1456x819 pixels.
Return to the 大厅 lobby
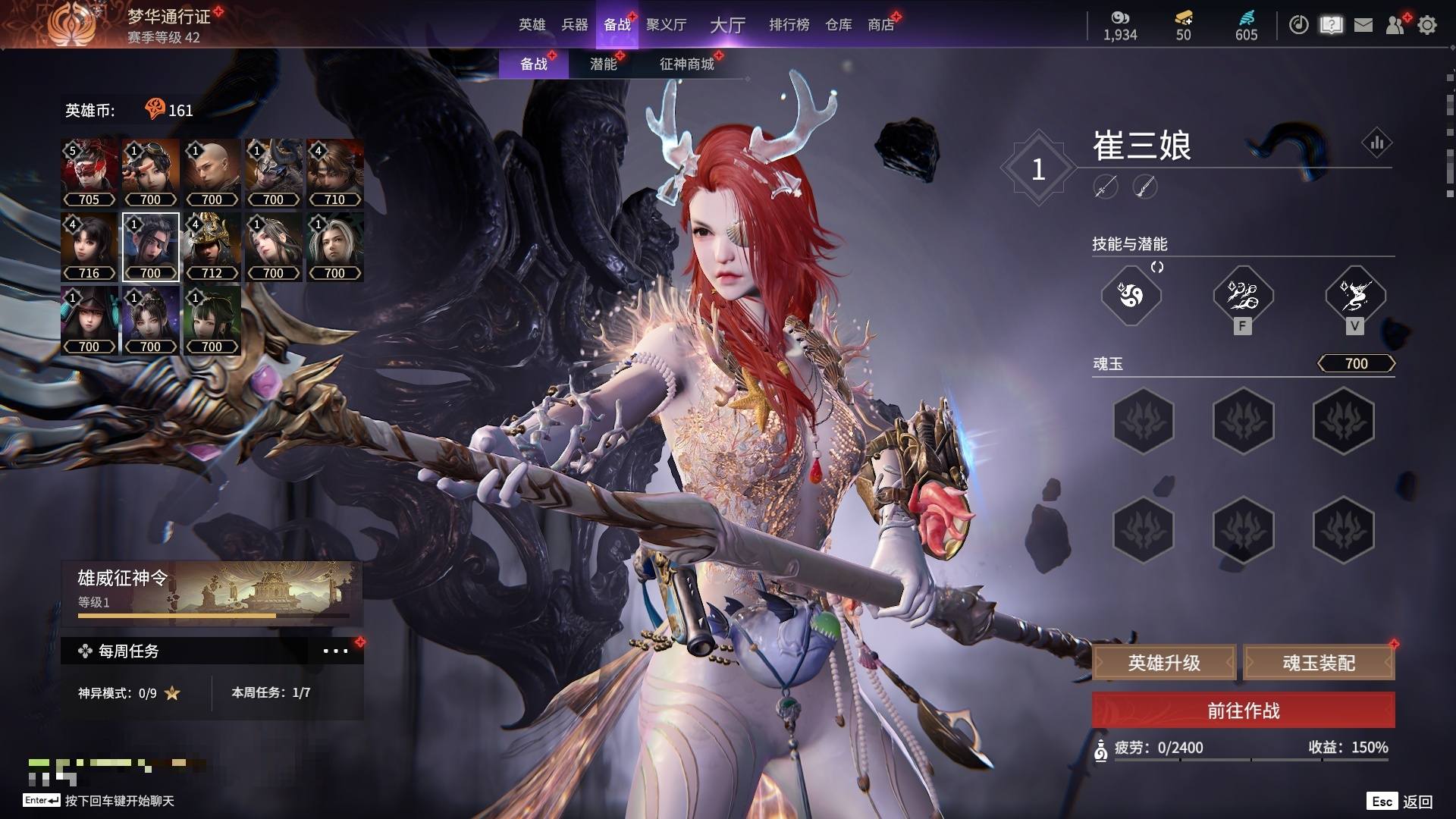click(x=727, y=25)
